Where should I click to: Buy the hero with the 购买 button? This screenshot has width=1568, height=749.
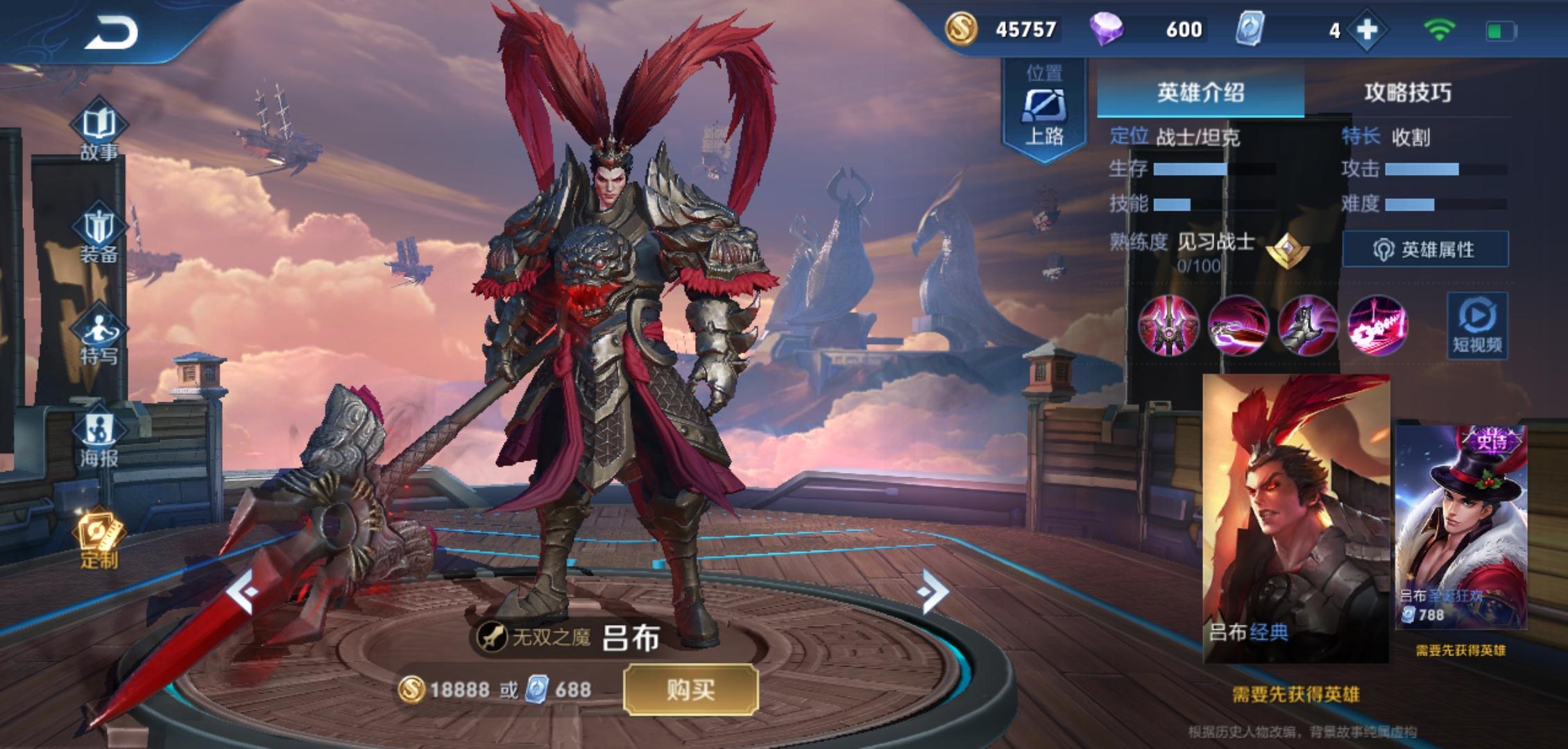[x=690, y=689]
